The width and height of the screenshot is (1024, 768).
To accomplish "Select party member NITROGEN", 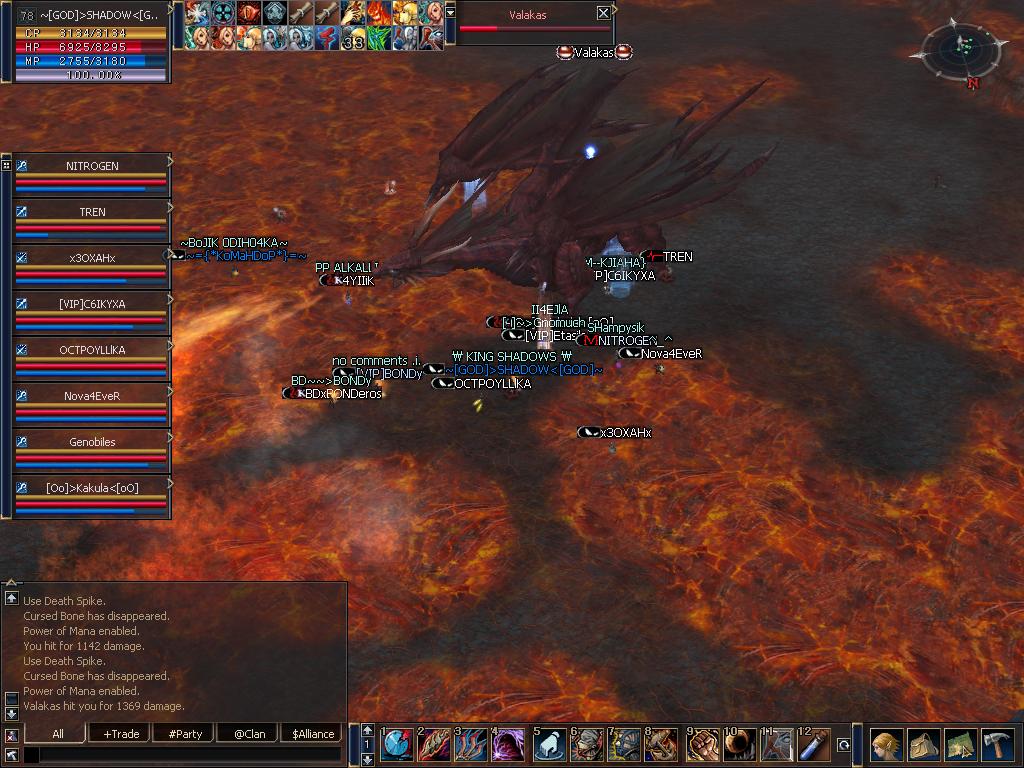I will point(92,166).
